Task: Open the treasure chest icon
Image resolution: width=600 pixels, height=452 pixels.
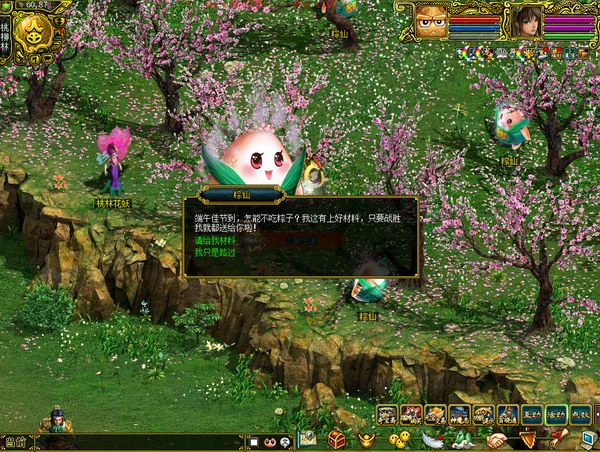Action: pyautogui.click(x=337, y=439)
